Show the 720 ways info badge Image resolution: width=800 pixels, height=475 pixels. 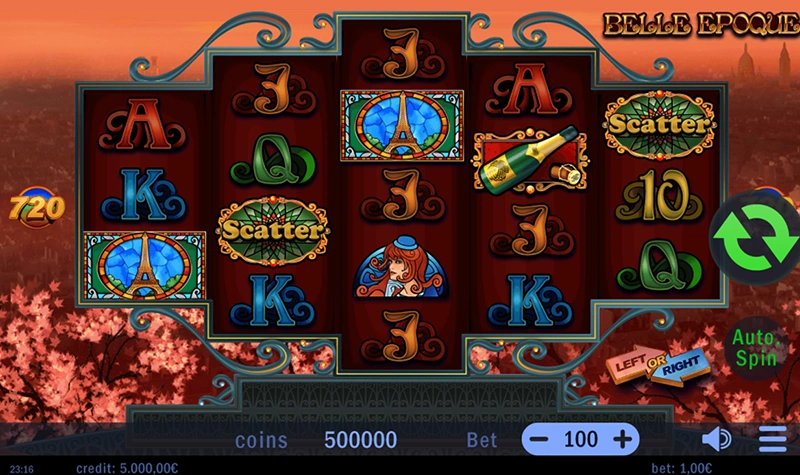coord(37,208)
